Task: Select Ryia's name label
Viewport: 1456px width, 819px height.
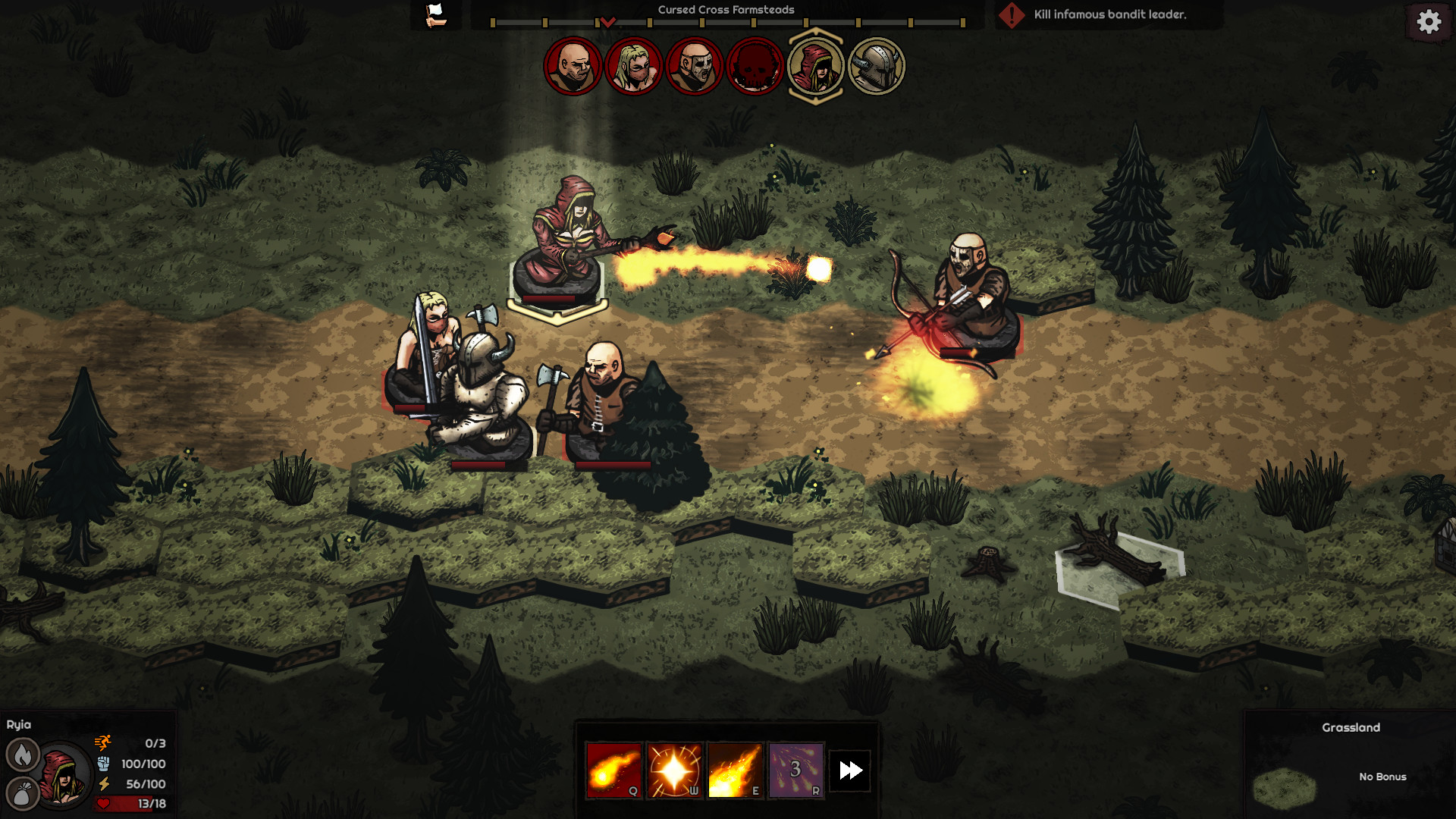Action: pos(19,725)
